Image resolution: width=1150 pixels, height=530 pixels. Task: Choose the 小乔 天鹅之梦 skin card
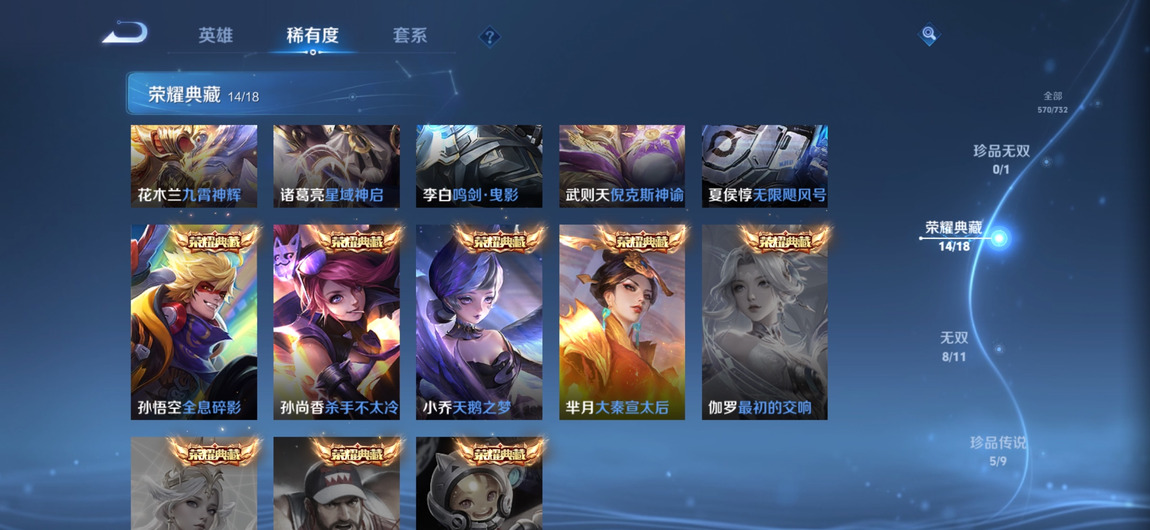[479, 322]
